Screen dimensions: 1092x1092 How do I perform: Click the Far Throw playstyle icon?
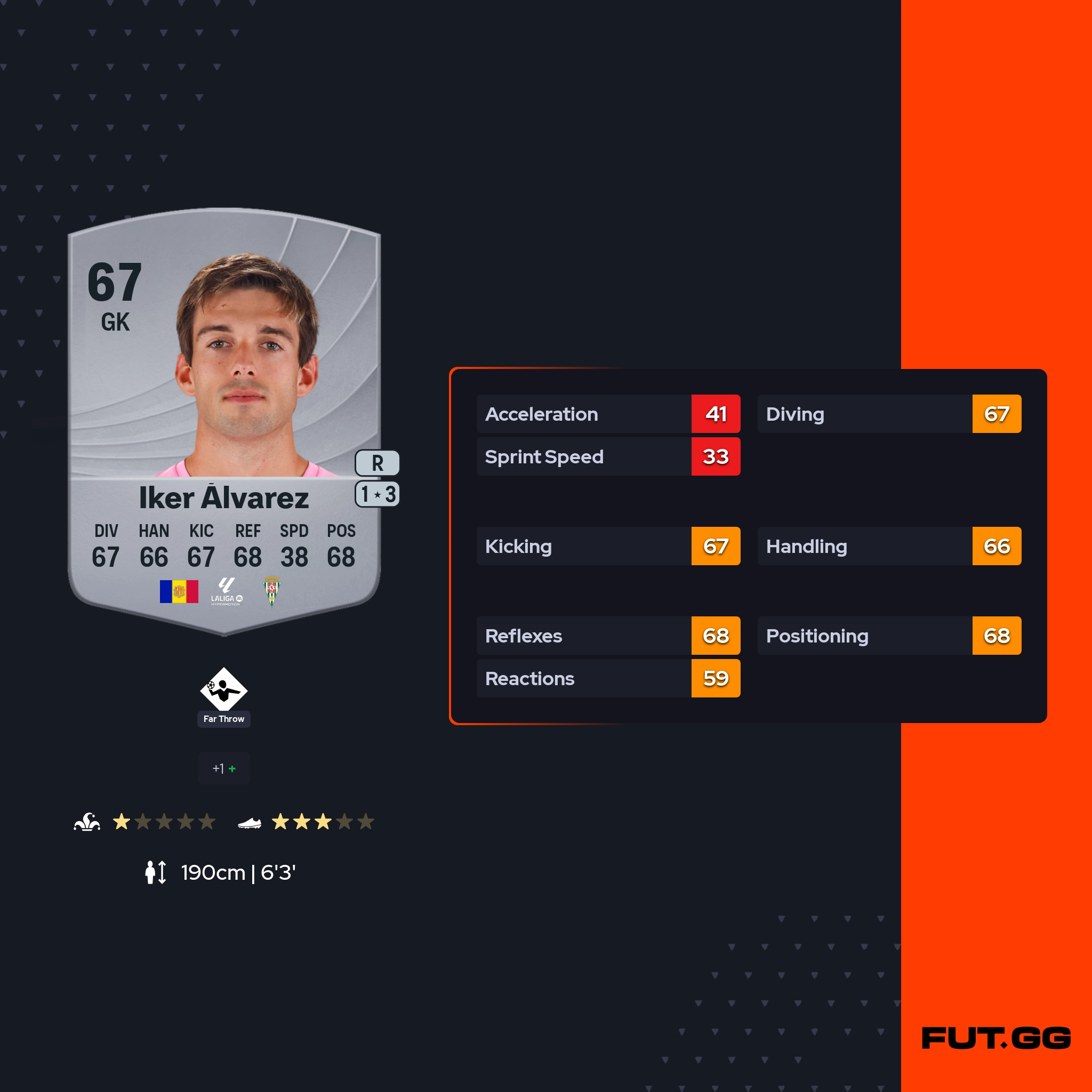pos(224,688)
